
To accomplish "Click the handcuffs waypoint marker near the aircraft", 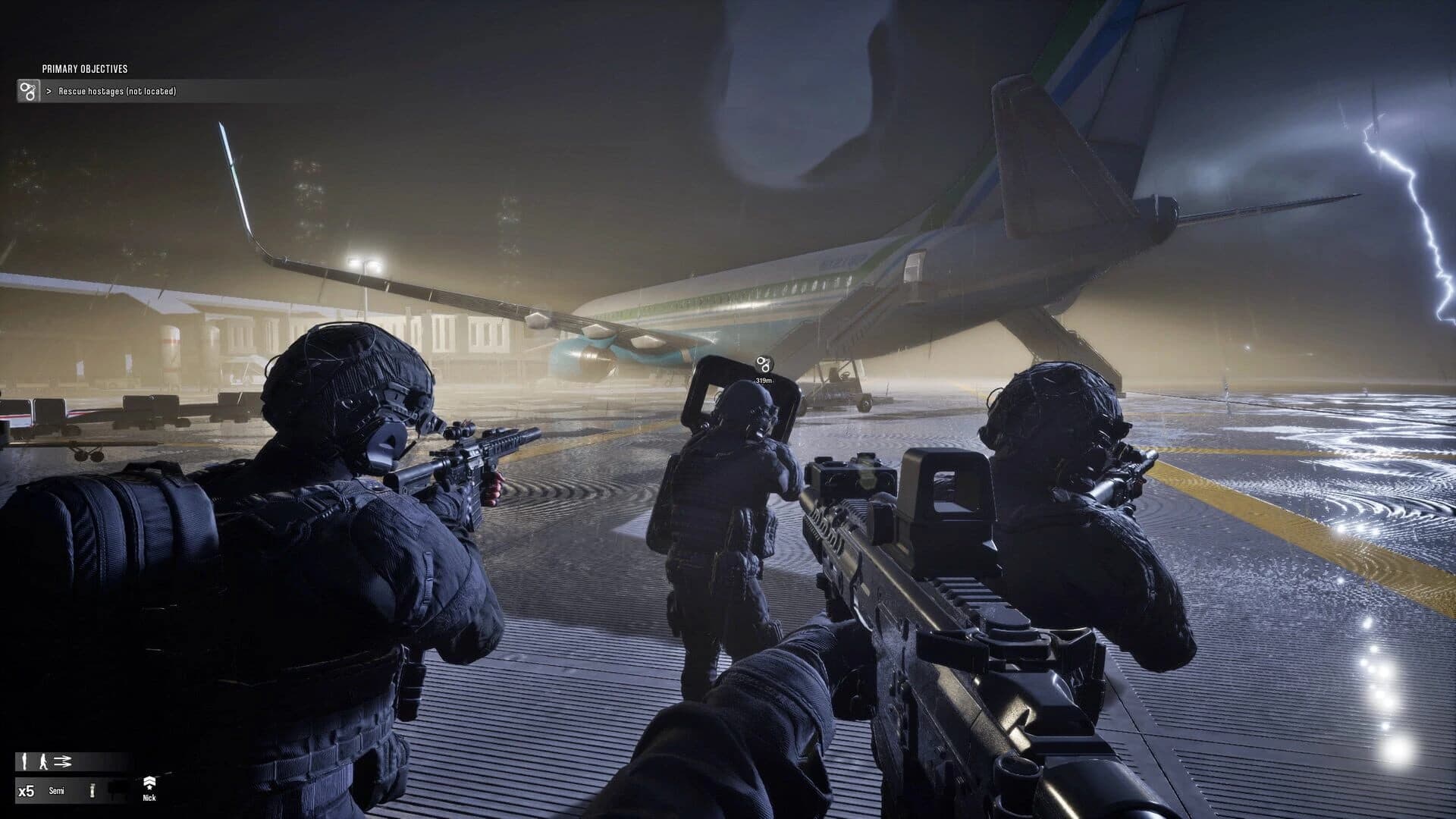I will point(764,364).
